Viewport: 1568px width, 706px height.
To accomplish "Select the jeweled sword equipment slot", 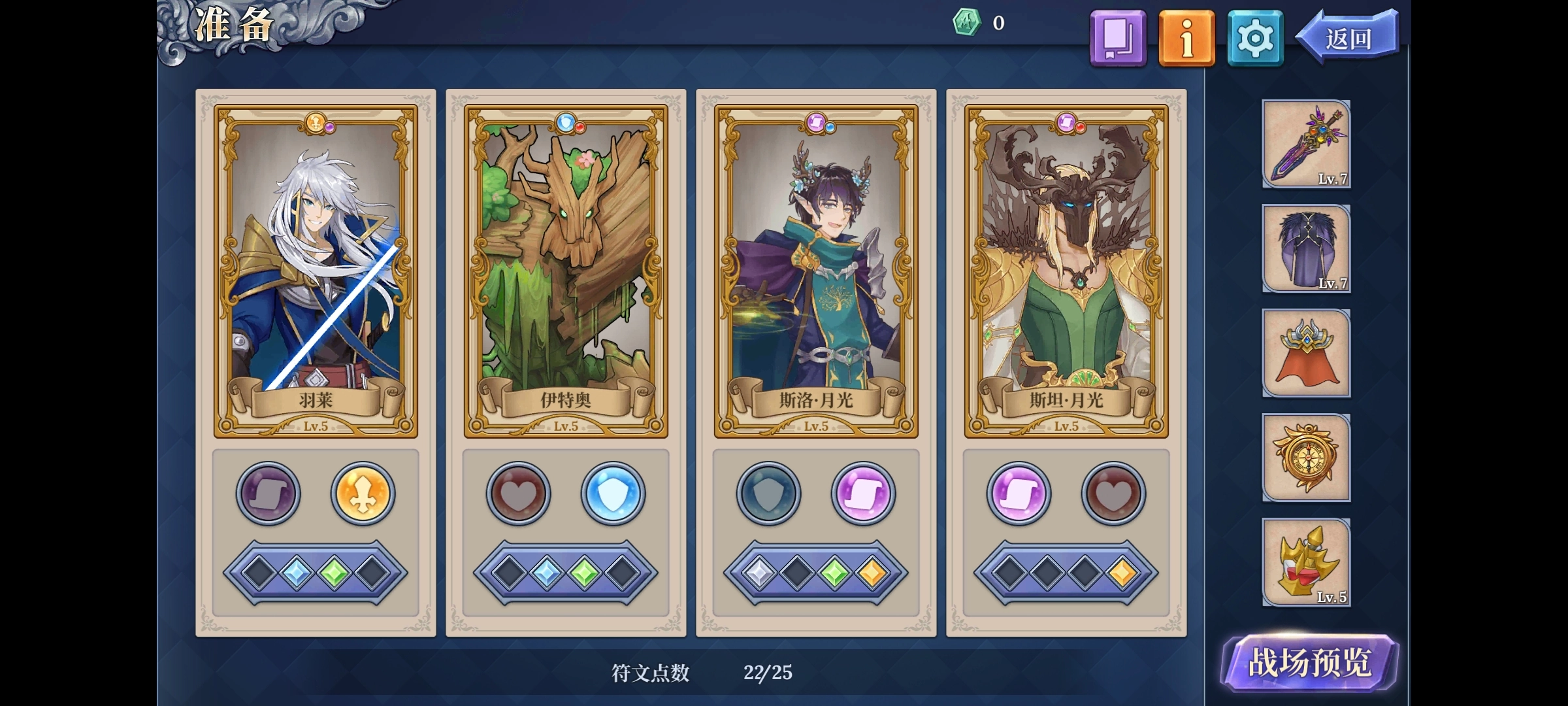I will 1306,144.
